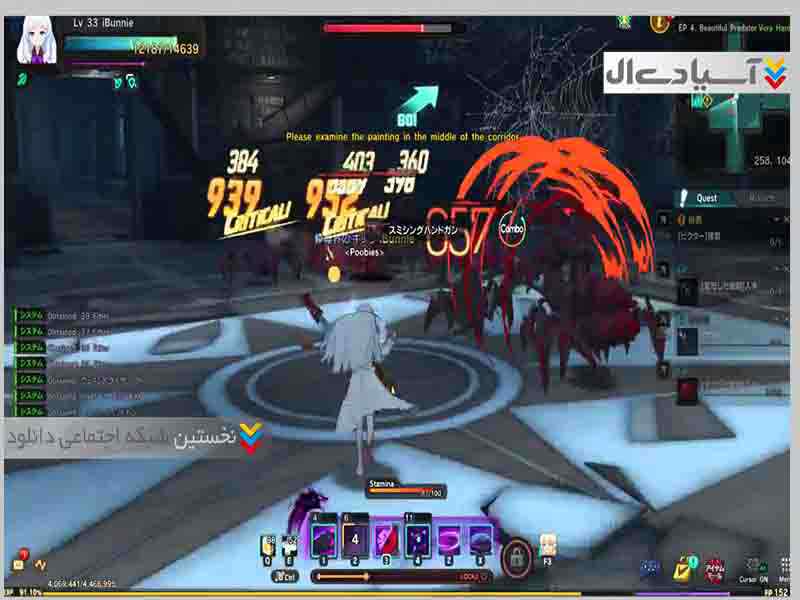This screenshot has height=600, width=800.
Task: Use the yellow consumable in slot Q
Action: point(269,546)
